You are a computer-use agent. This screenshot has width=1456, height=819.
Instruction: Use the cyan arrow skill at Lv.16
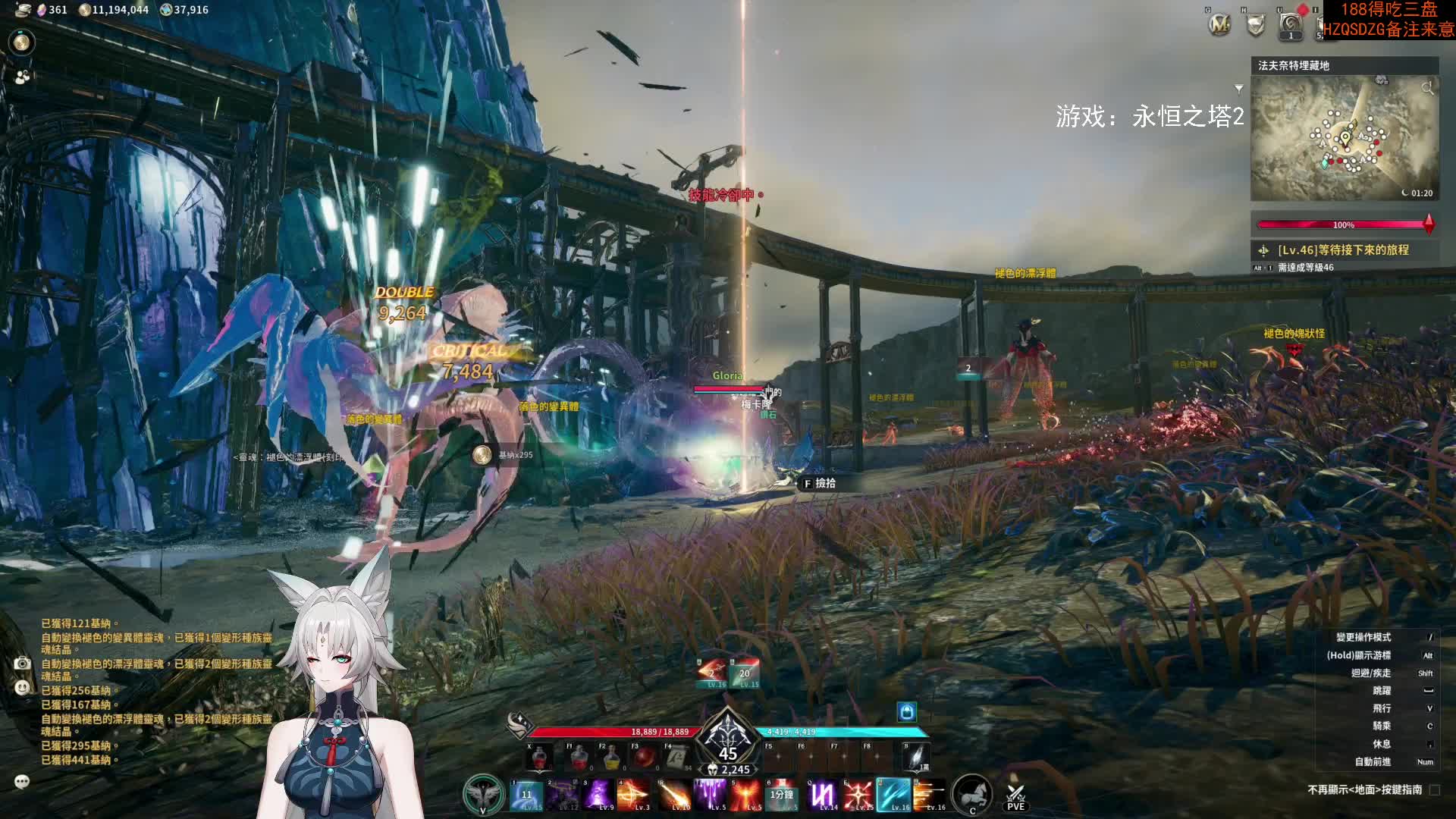click(893, 795)
